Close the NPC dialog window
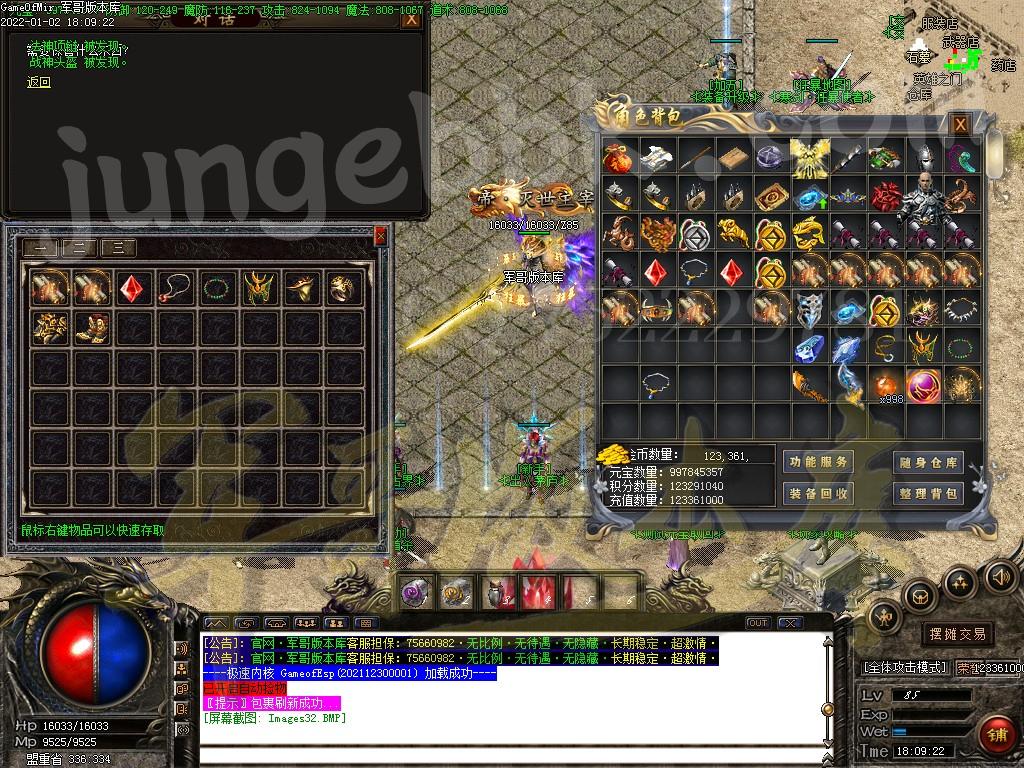 coord(410,18)
